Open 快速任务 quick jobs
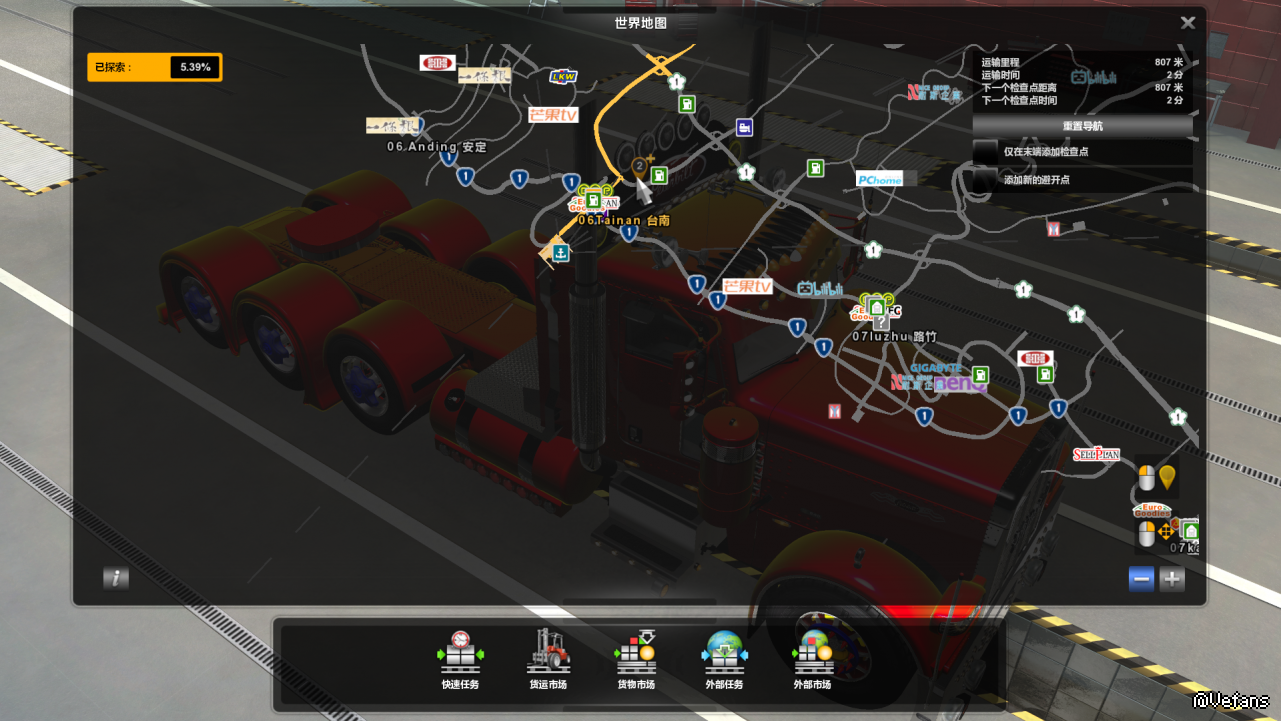The image size is (1281, 721). [x=460, y=659]
